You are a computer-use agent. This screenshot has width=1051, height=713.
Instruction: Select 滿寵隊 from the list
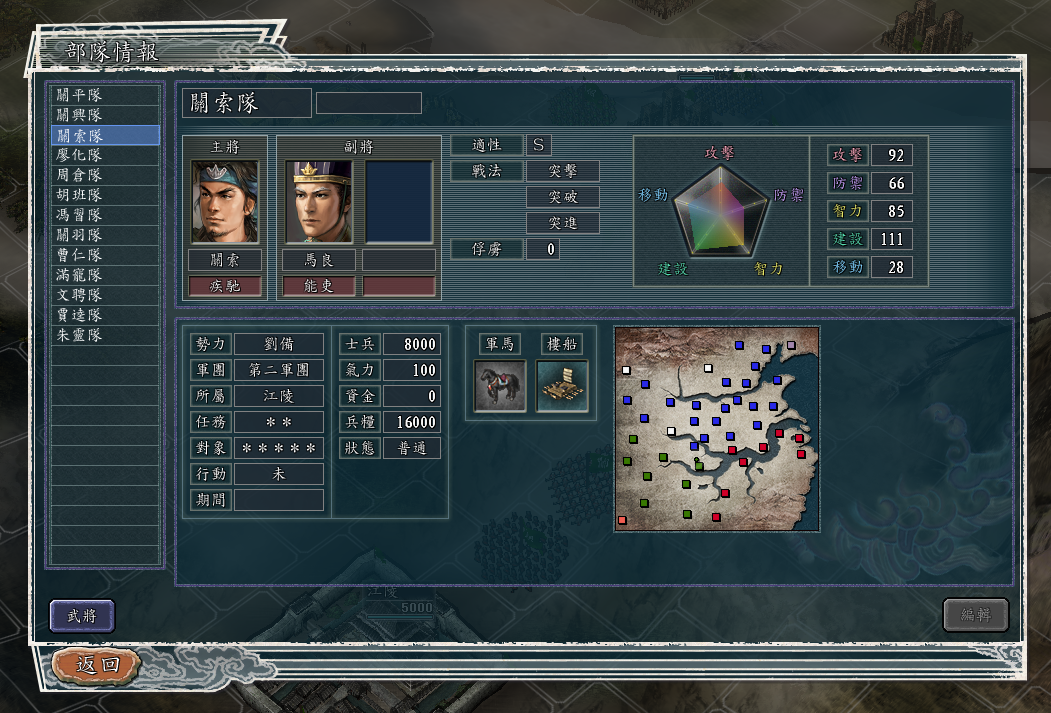tap(105, 275)
